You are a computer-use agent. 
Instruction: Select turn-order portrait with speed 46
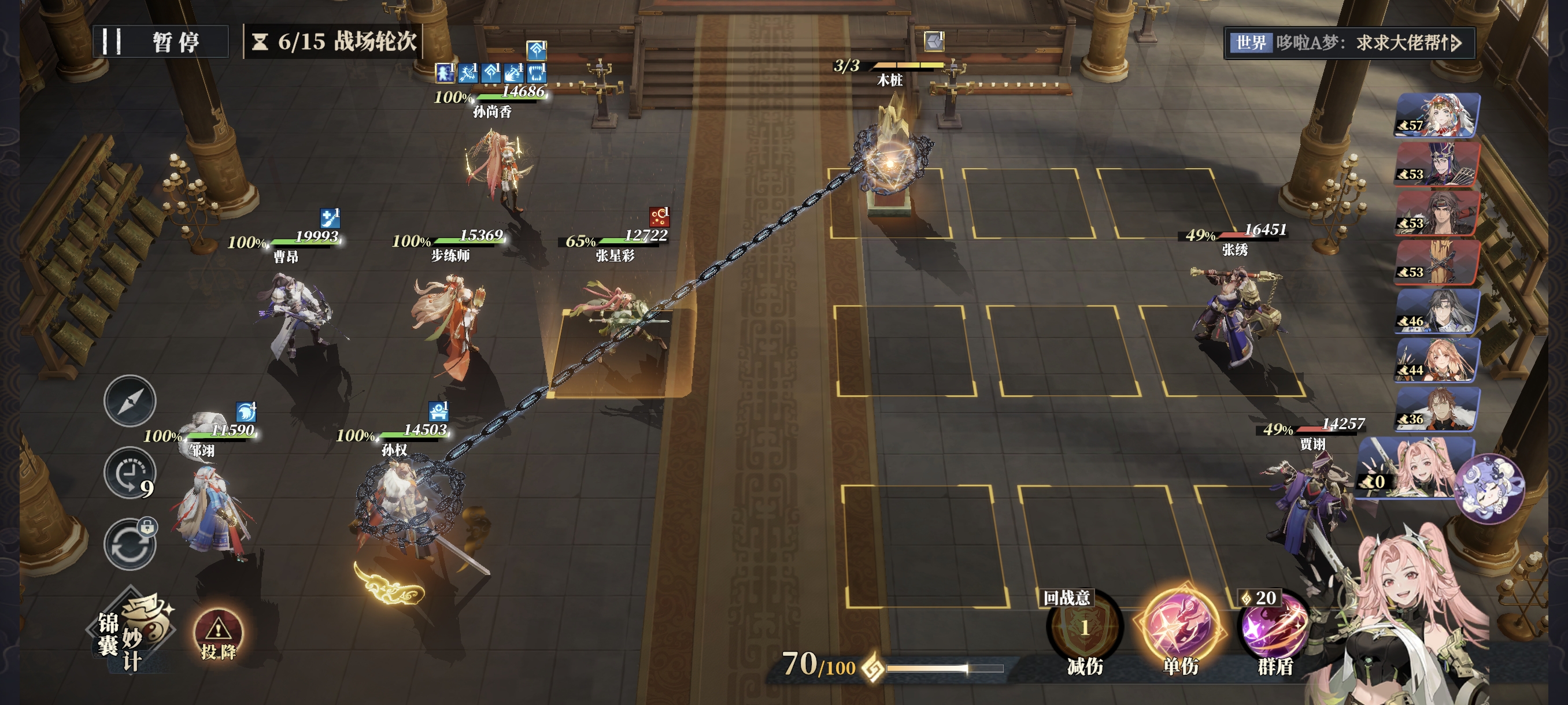[x=1437, y=311]
